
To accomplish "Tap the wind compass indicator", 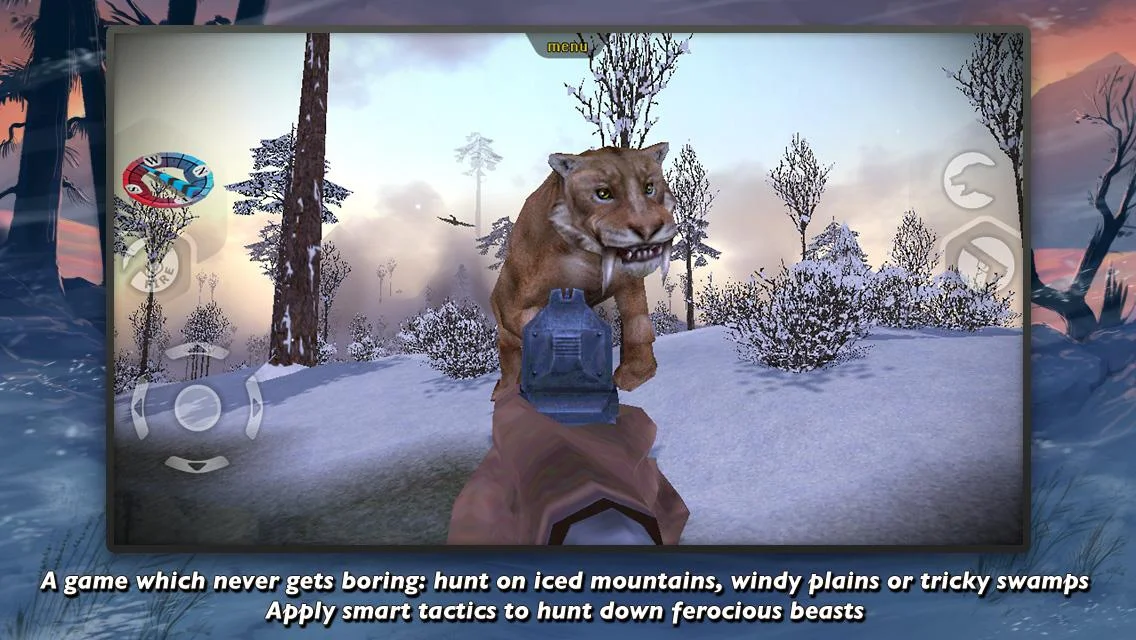I will tap(167, 178).
